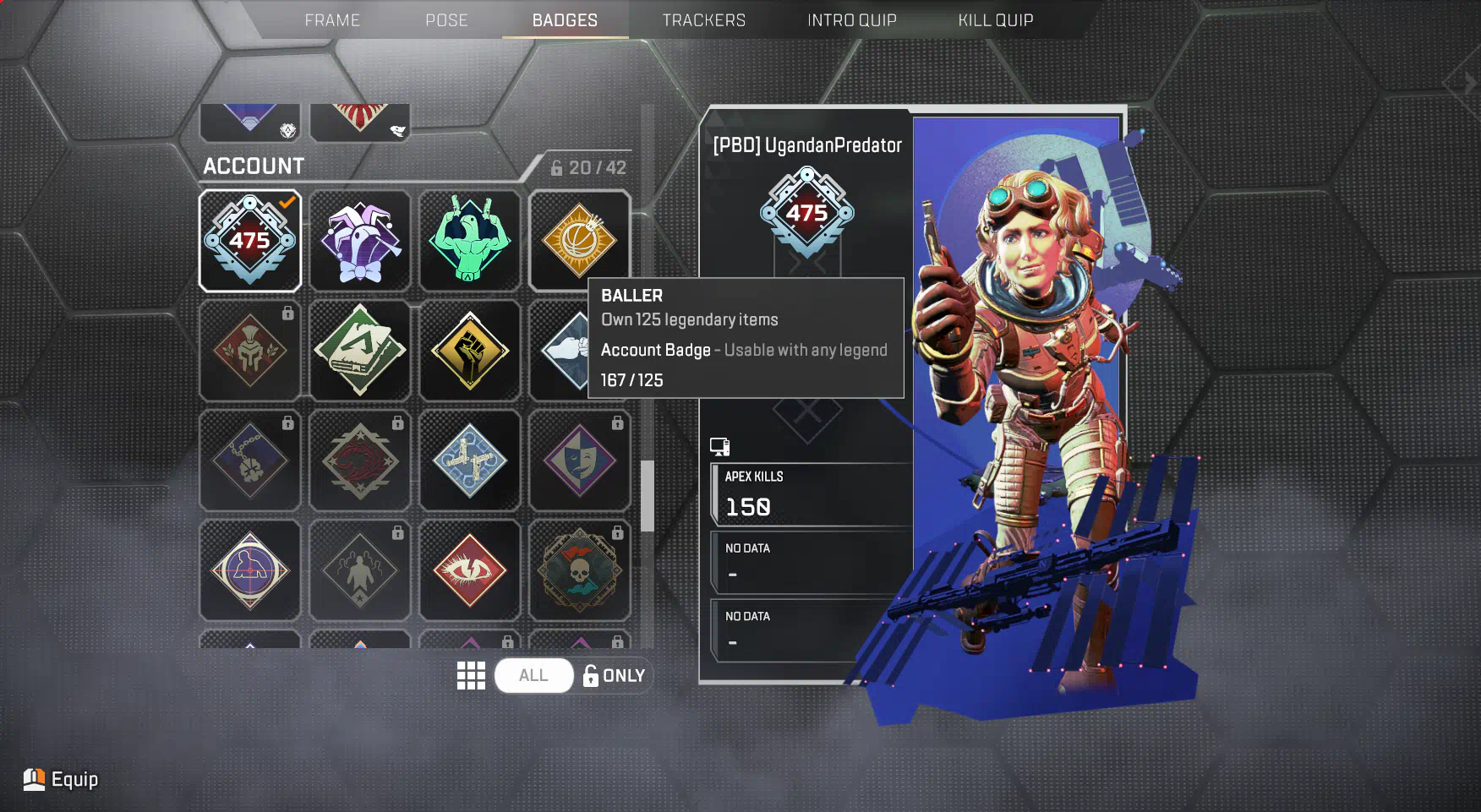This screenshot has height=812, width=1481.
Task: Click the badge list scrollbar
Action: [x=648, y=496]
